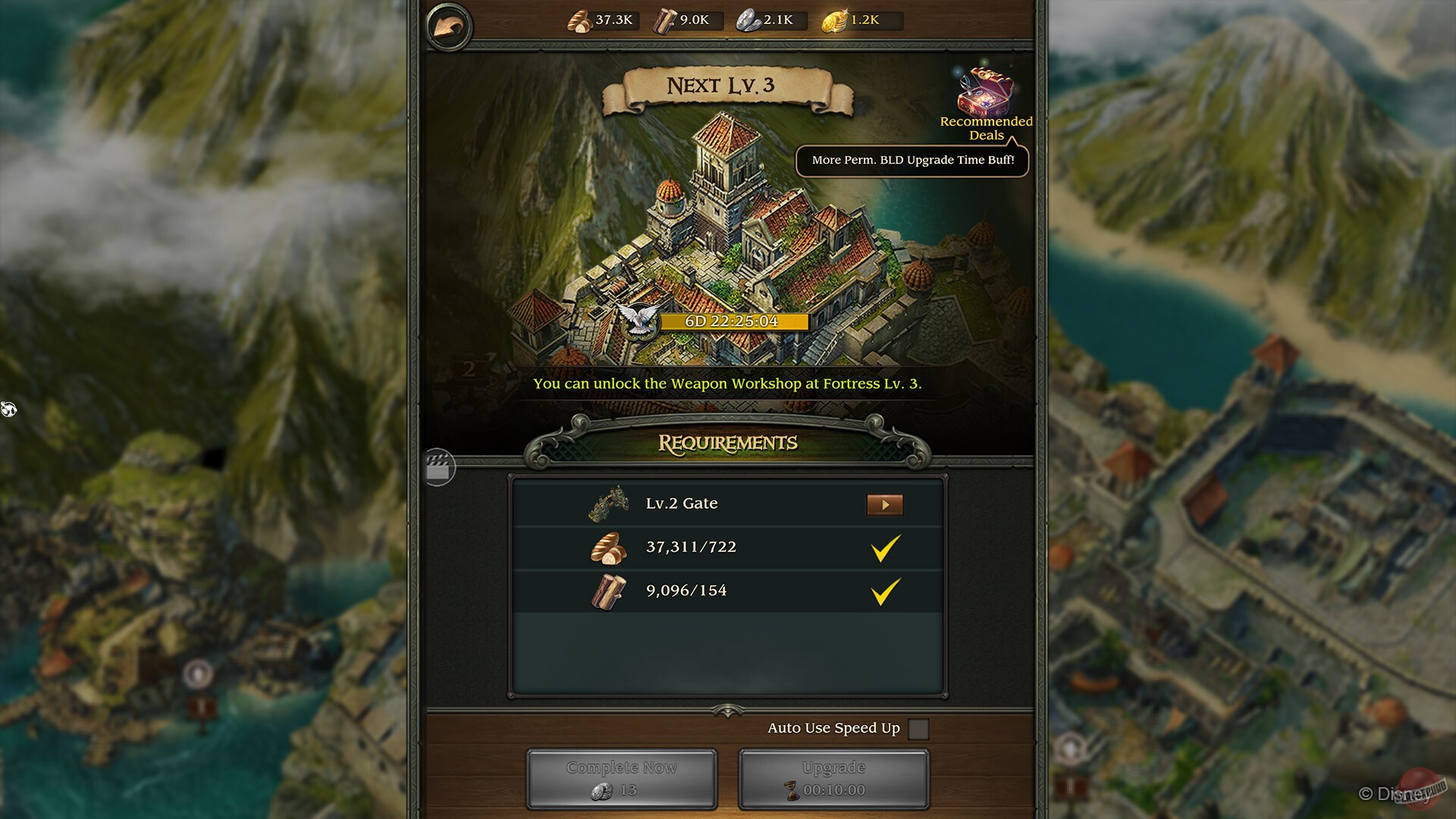Click the 6D 22:25:04 upgrade timer bar

pyautogui.click(x=733, y=321)
